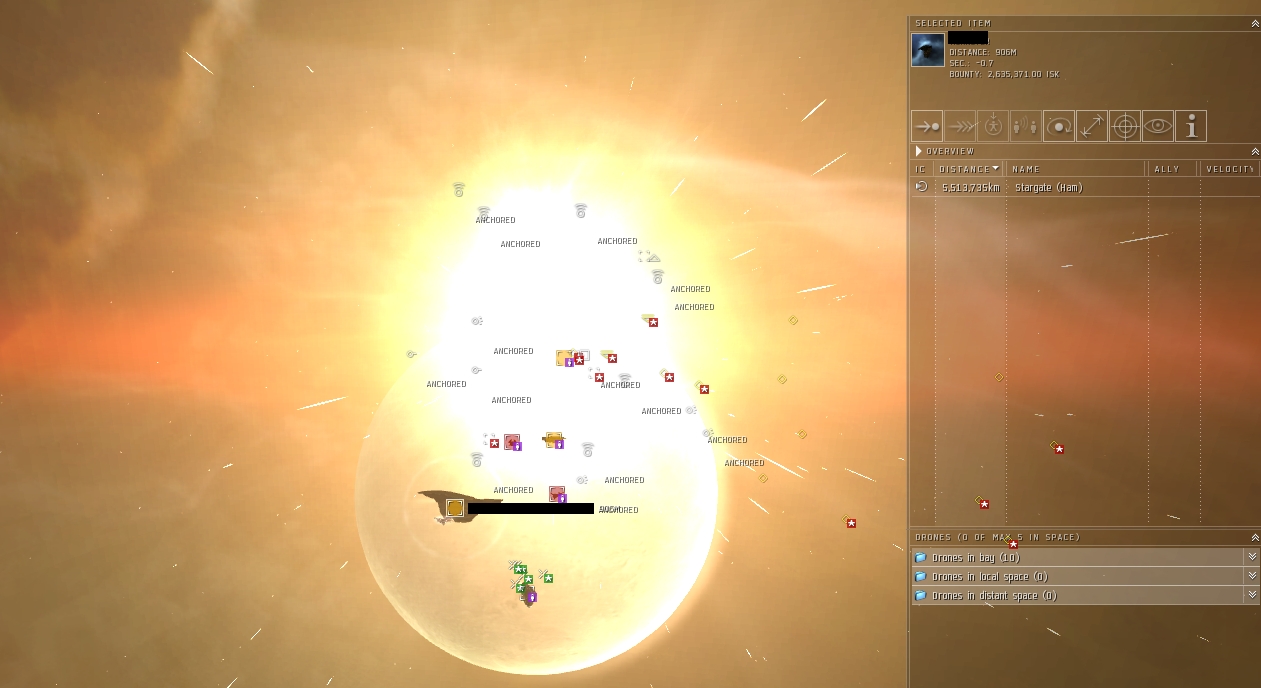This screenshot has width=1261, height=688.
Task: Lock target with the crosshair icon
Action: [1125, 126]
